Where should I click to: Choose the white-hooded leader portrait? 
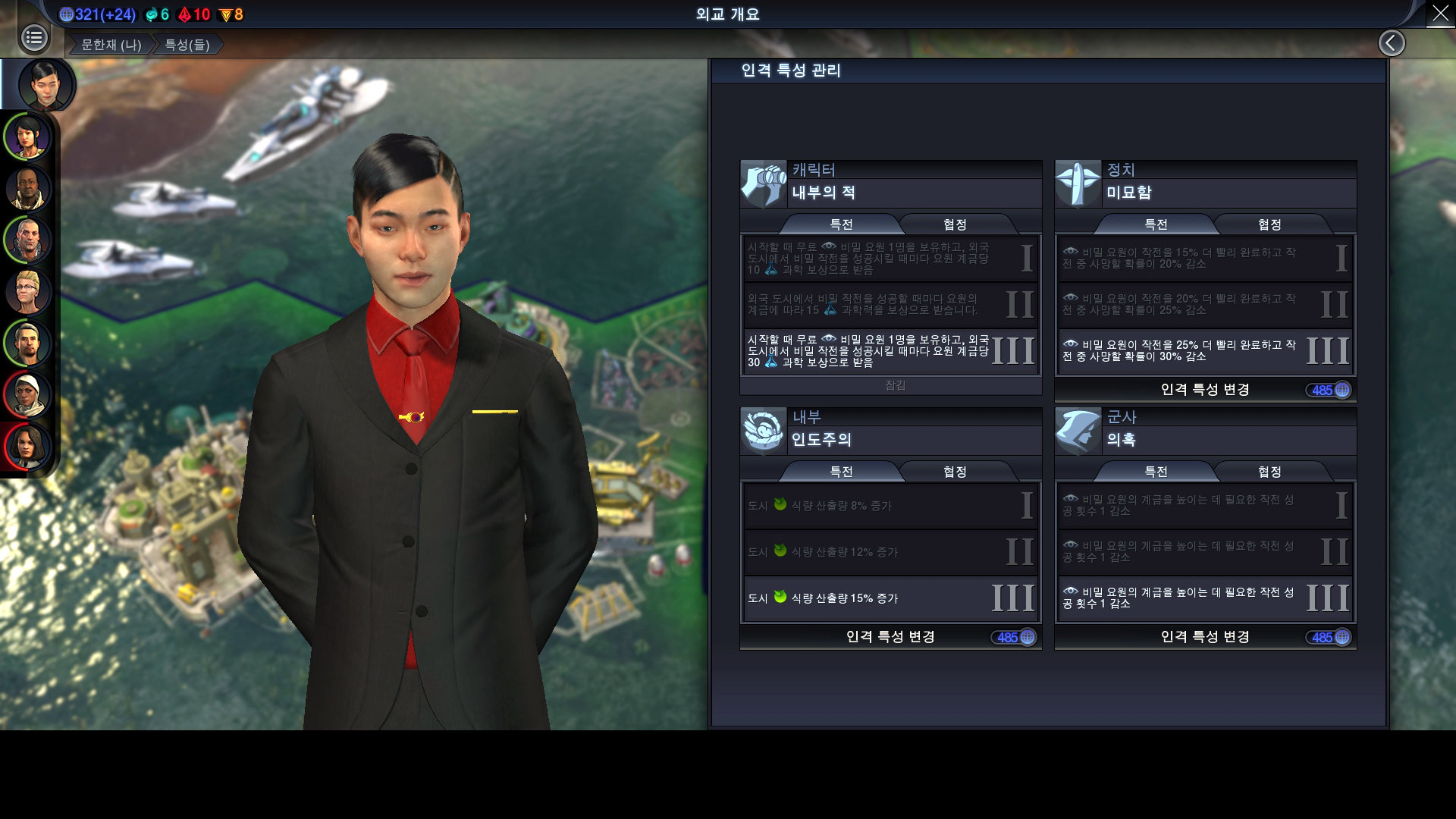click(x=28, y=395)
